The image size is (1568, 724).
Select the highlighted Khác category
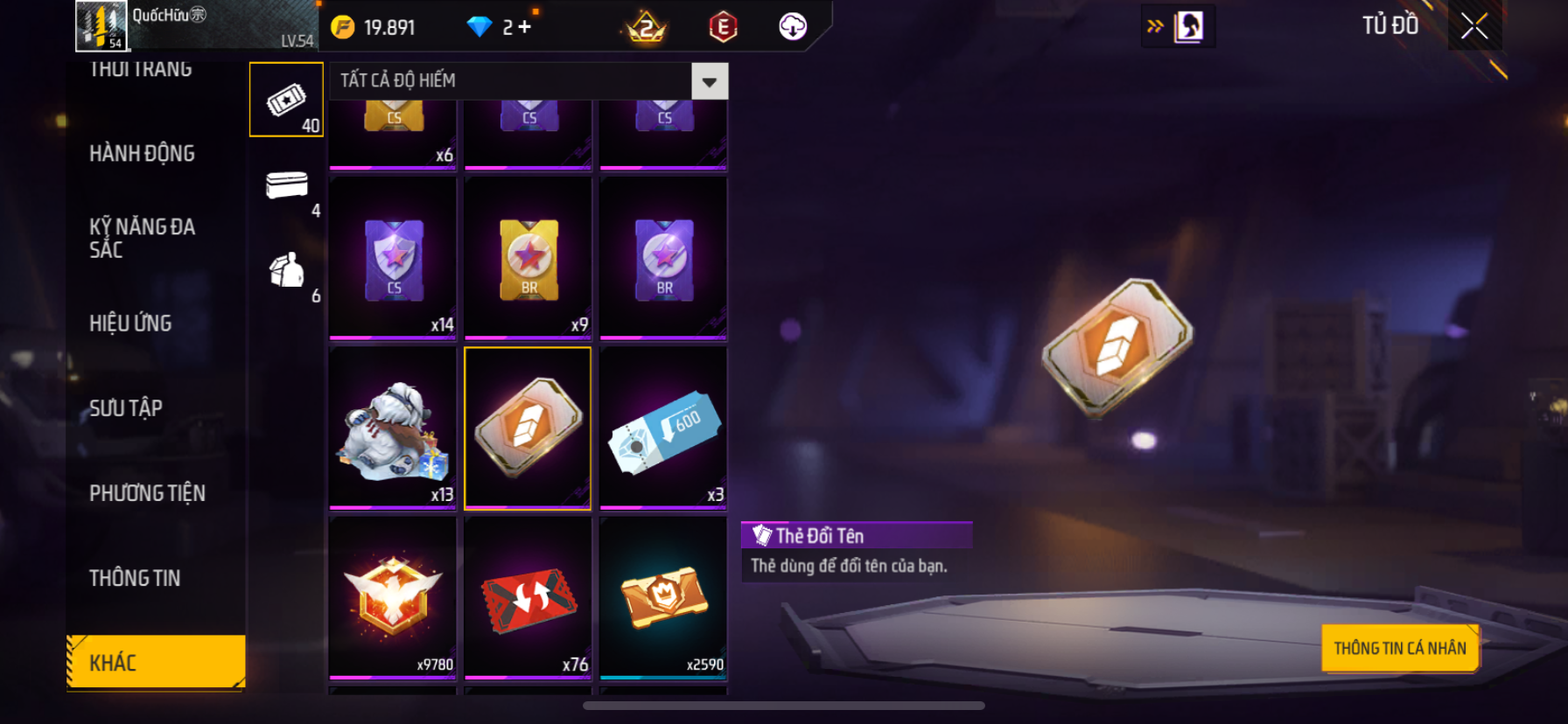tap(156, 662)
